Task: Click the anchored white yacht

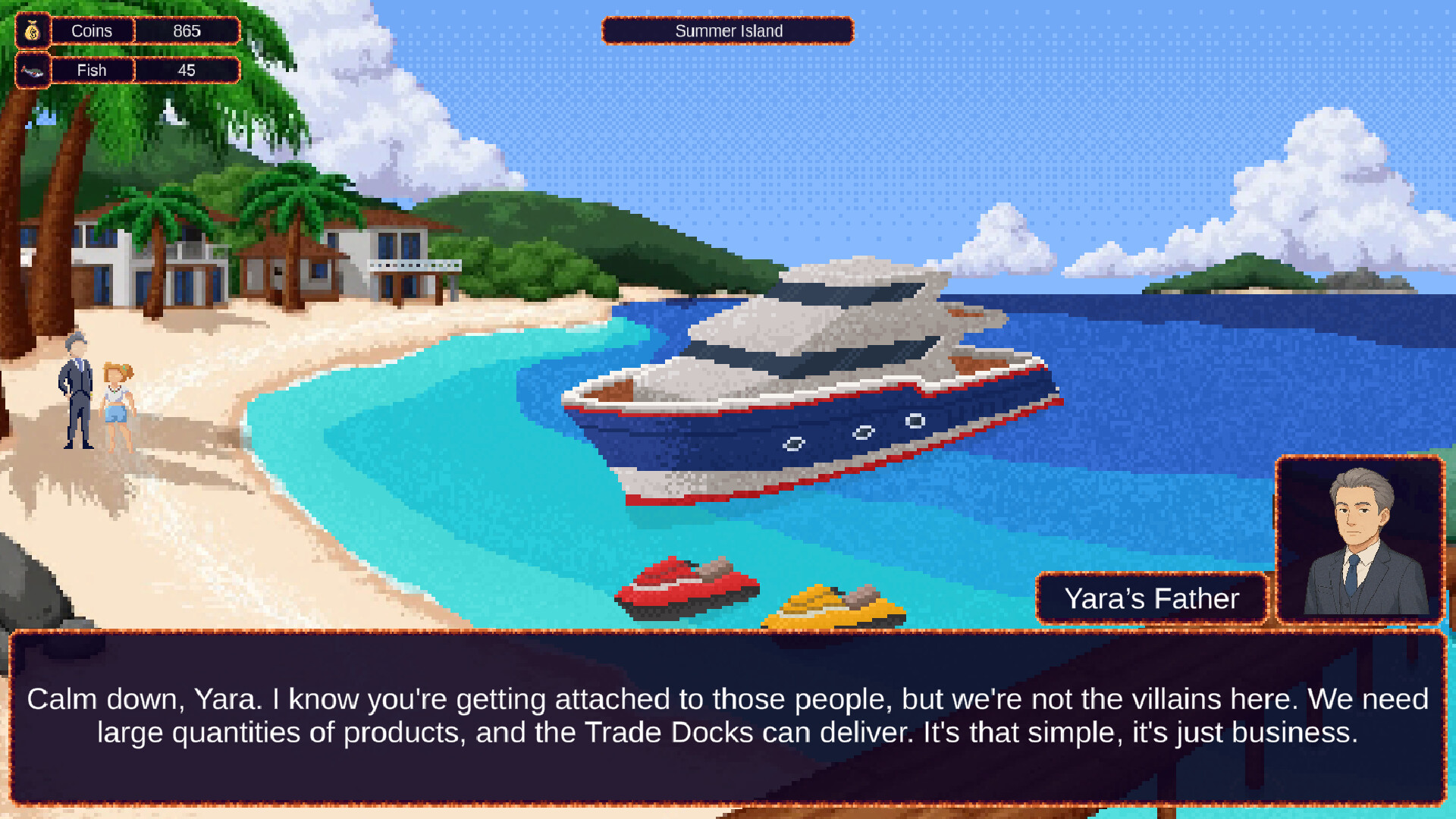Action: click(x=811, y=379)
